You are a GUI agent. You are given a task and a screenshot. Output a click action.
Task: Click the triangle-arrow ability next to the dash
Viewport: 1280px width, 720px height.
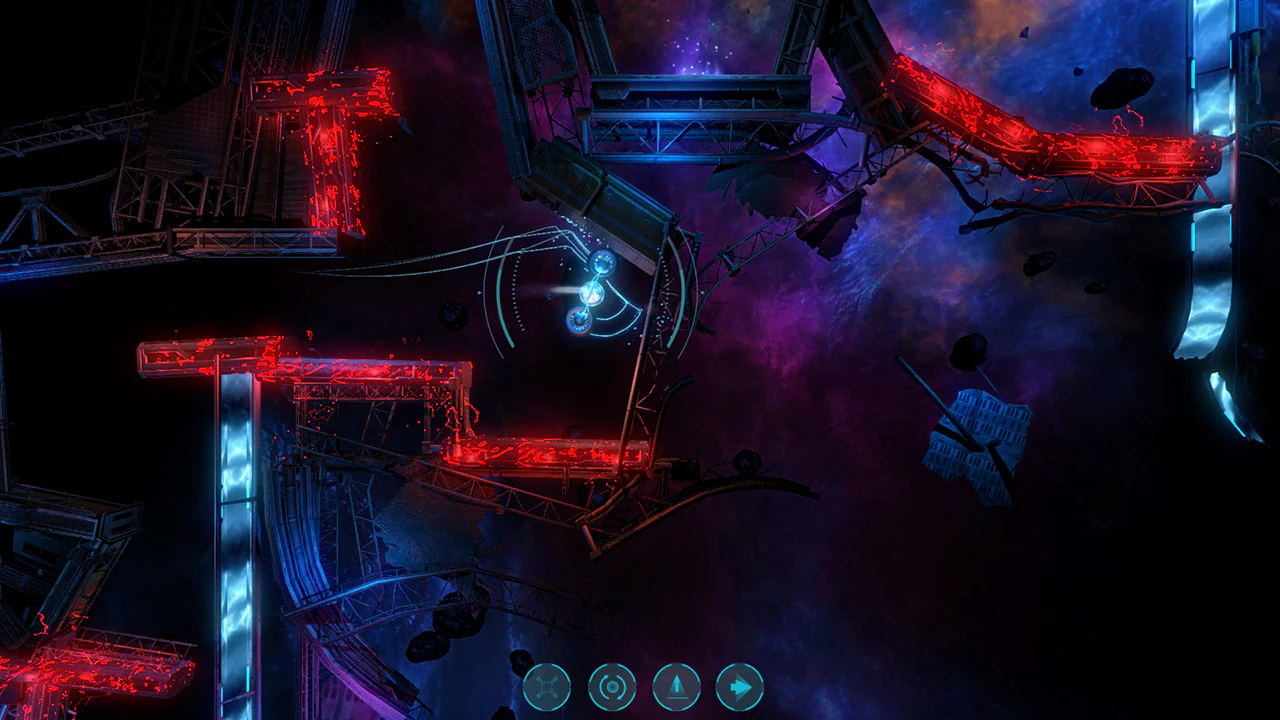tap(676, 686)
